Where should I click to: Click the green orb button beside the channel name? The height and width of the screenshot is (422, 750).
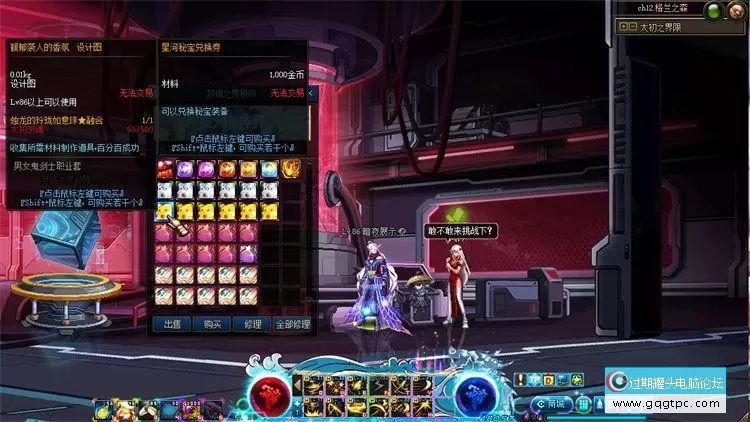pyautogui.click(x=714, y=10)
